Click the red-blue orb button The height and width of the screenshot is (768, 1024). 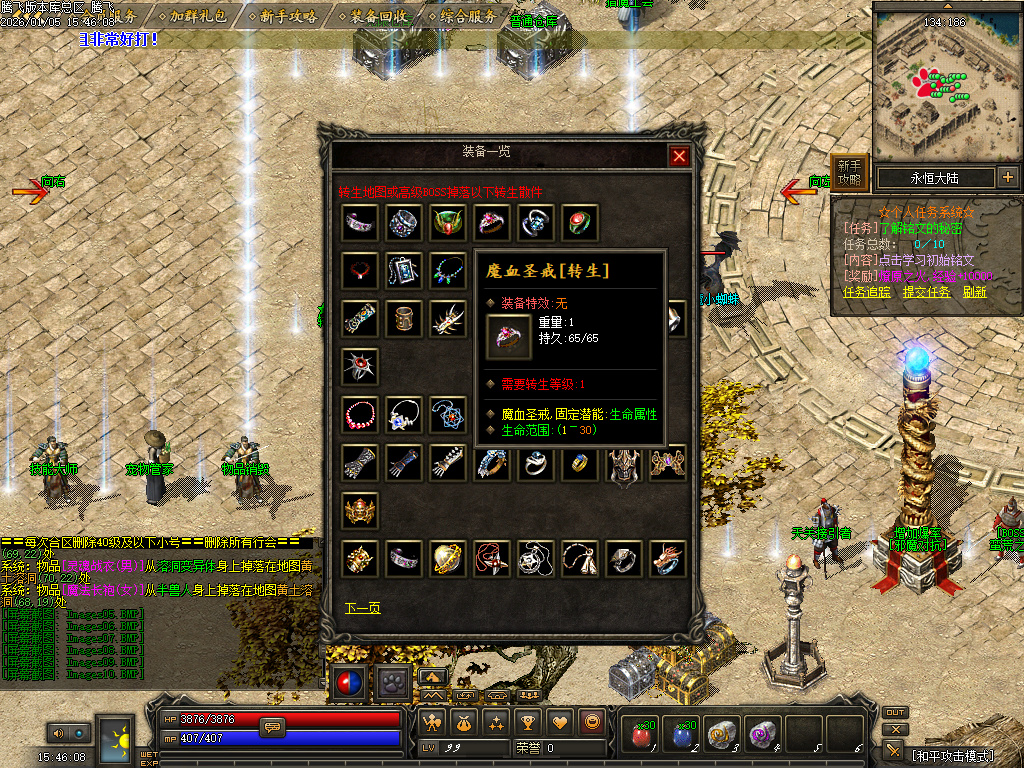click(x=348, y=683)
